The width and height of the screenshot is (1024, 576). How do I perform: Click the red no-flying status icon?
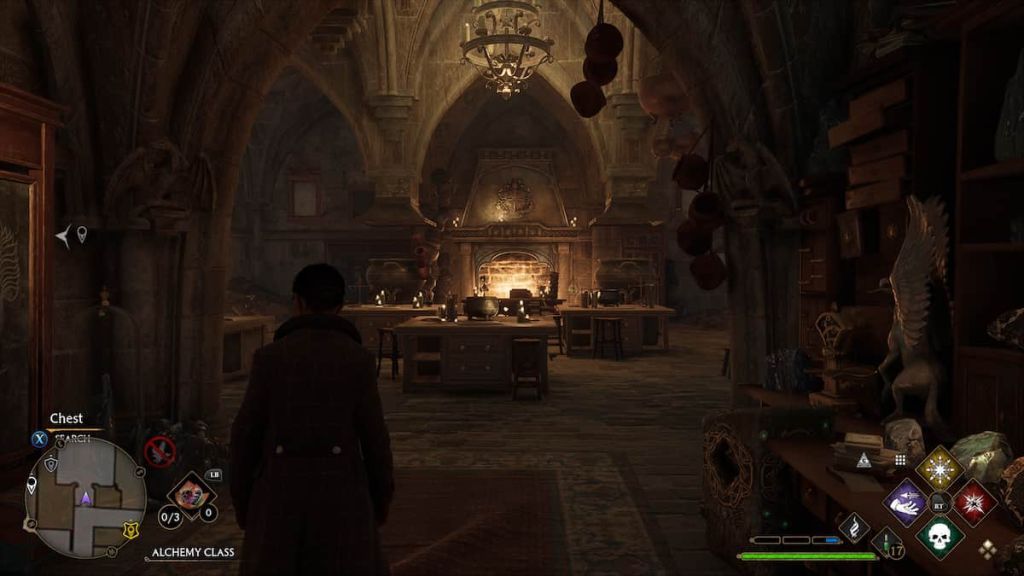click(159, 451)
